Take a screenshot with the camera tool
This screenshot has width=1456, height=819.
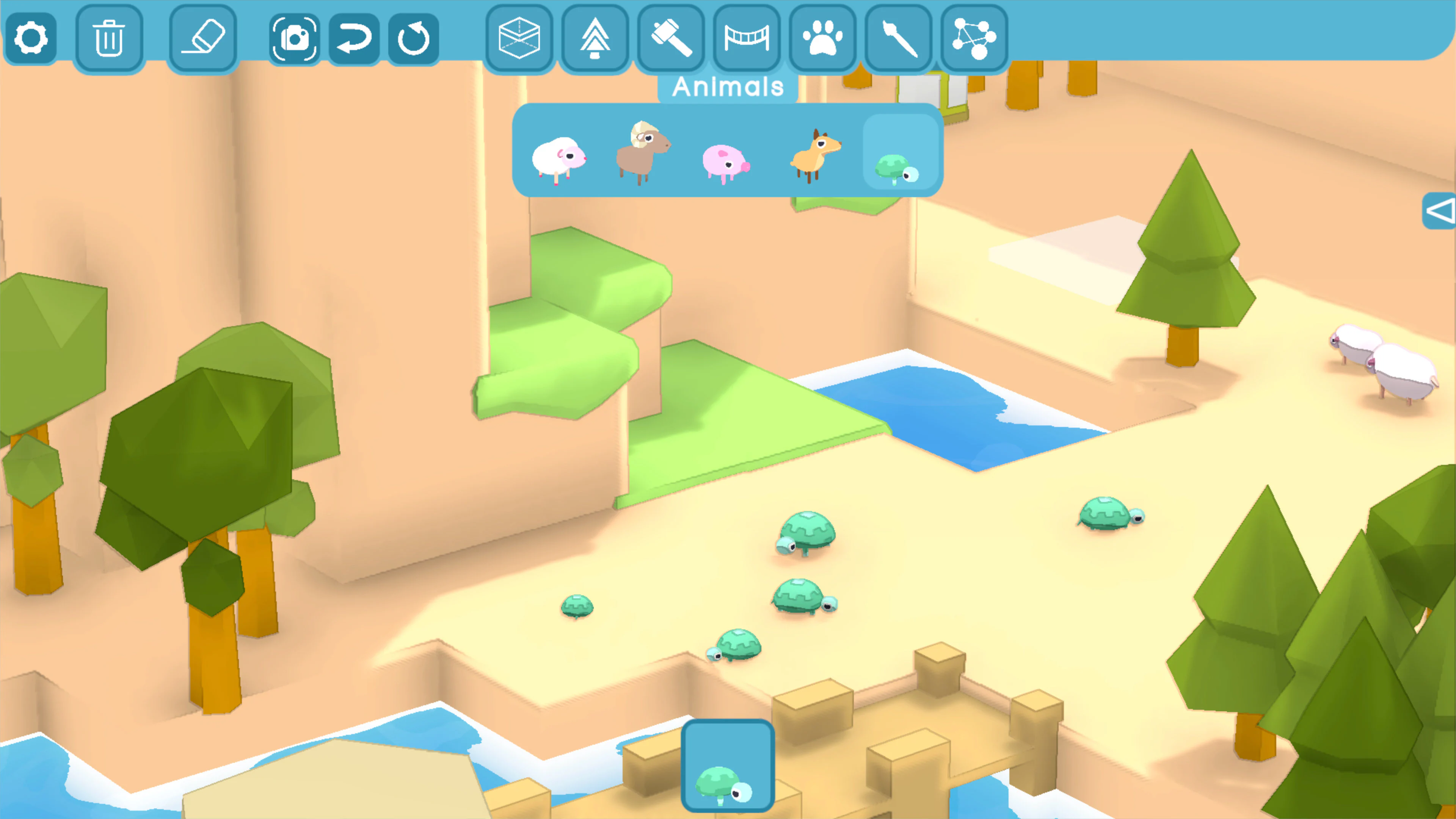click(296, 37)
